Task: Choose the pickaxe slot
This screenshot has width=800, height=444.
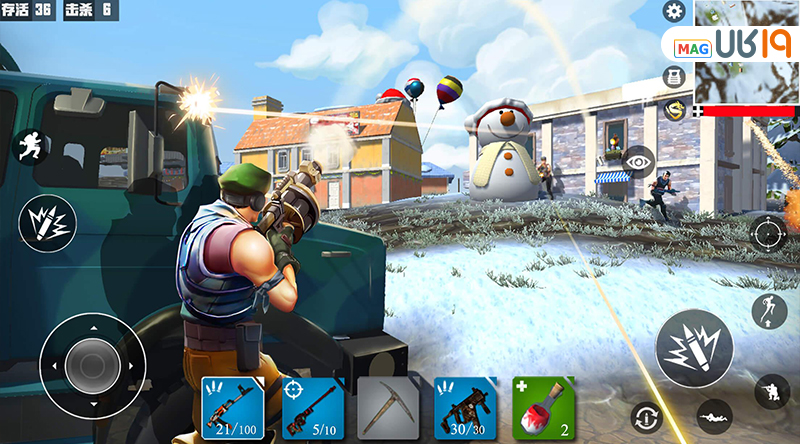Action: click(388, 408)
